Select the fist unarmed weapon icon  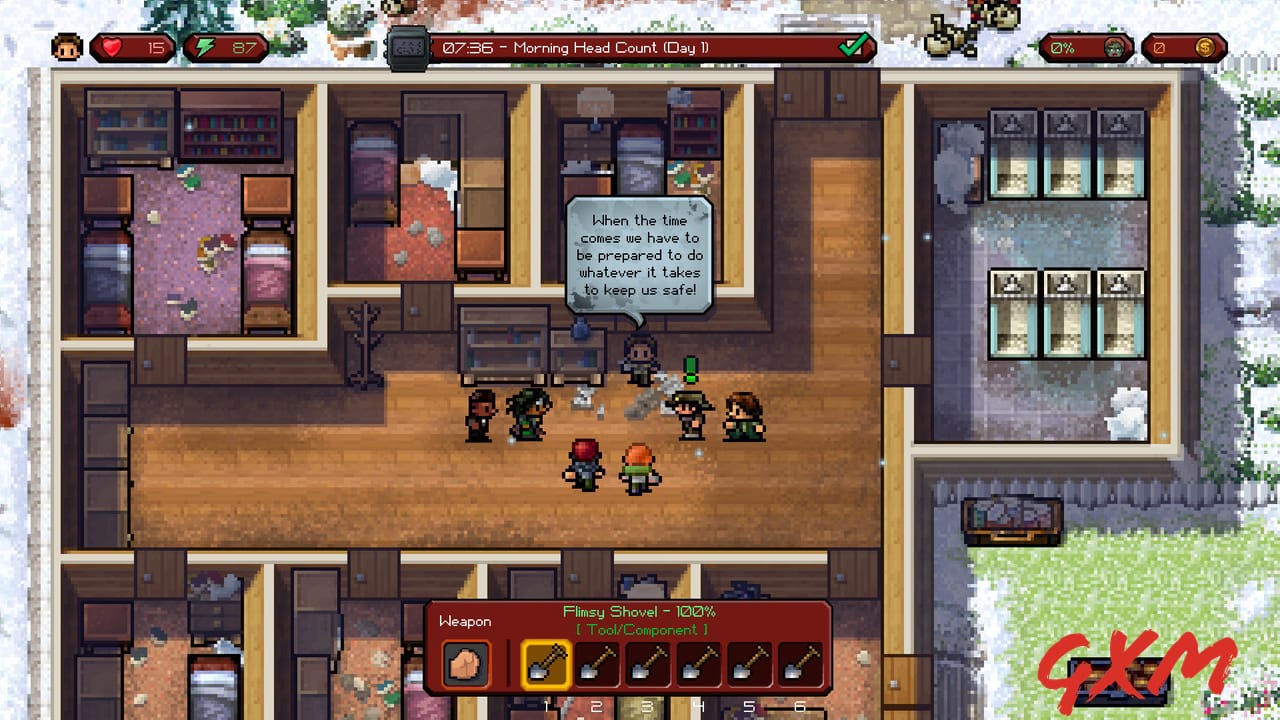point(466,664)
